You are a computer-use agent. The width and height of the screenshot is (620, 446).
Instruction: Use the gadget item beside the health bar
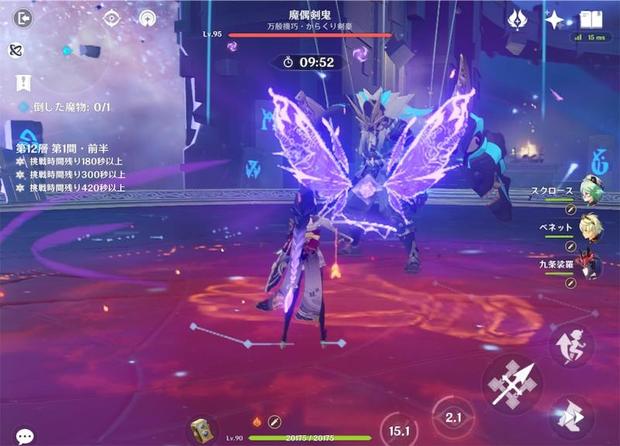coord(205,430)
